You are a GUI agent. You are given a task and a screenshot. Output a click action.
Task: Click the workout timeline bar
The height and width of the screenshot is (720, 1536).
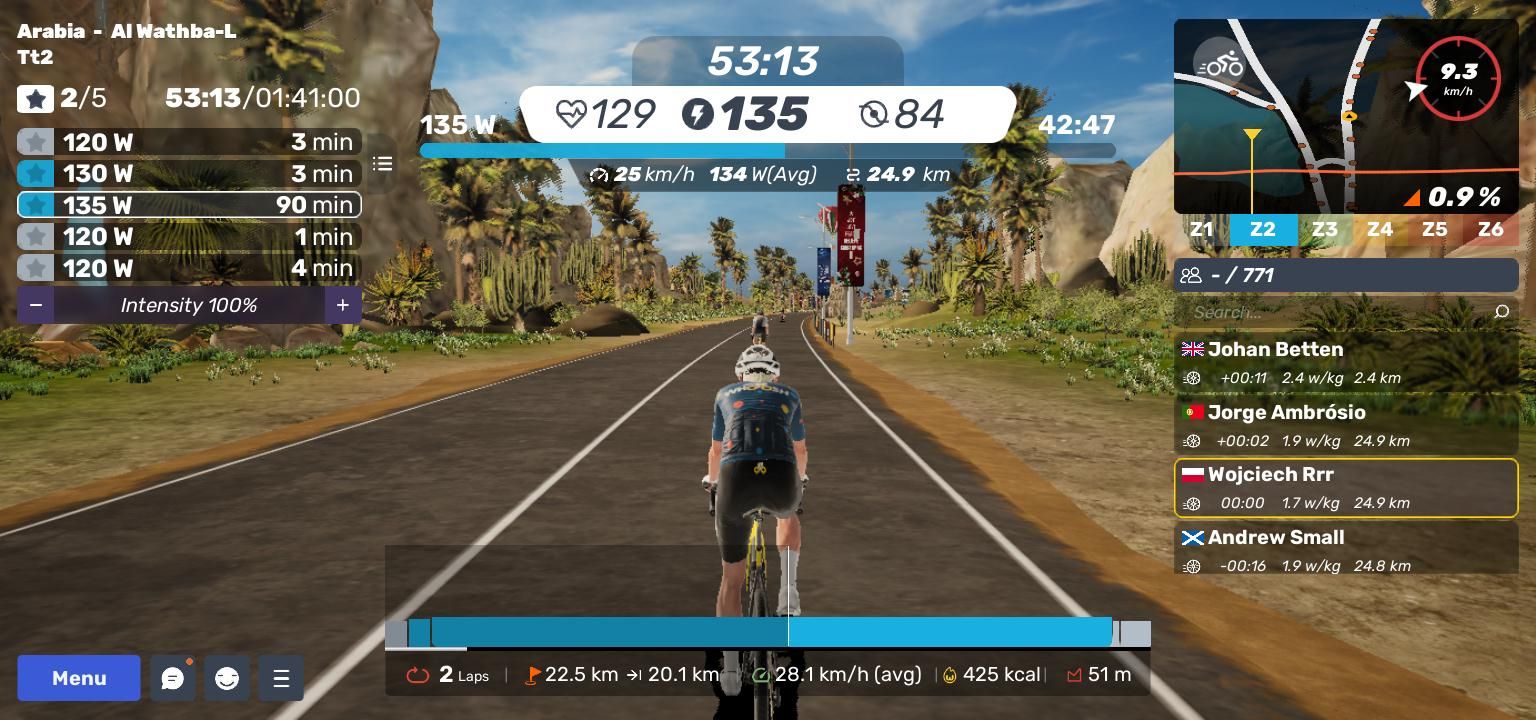click(768, 632)
